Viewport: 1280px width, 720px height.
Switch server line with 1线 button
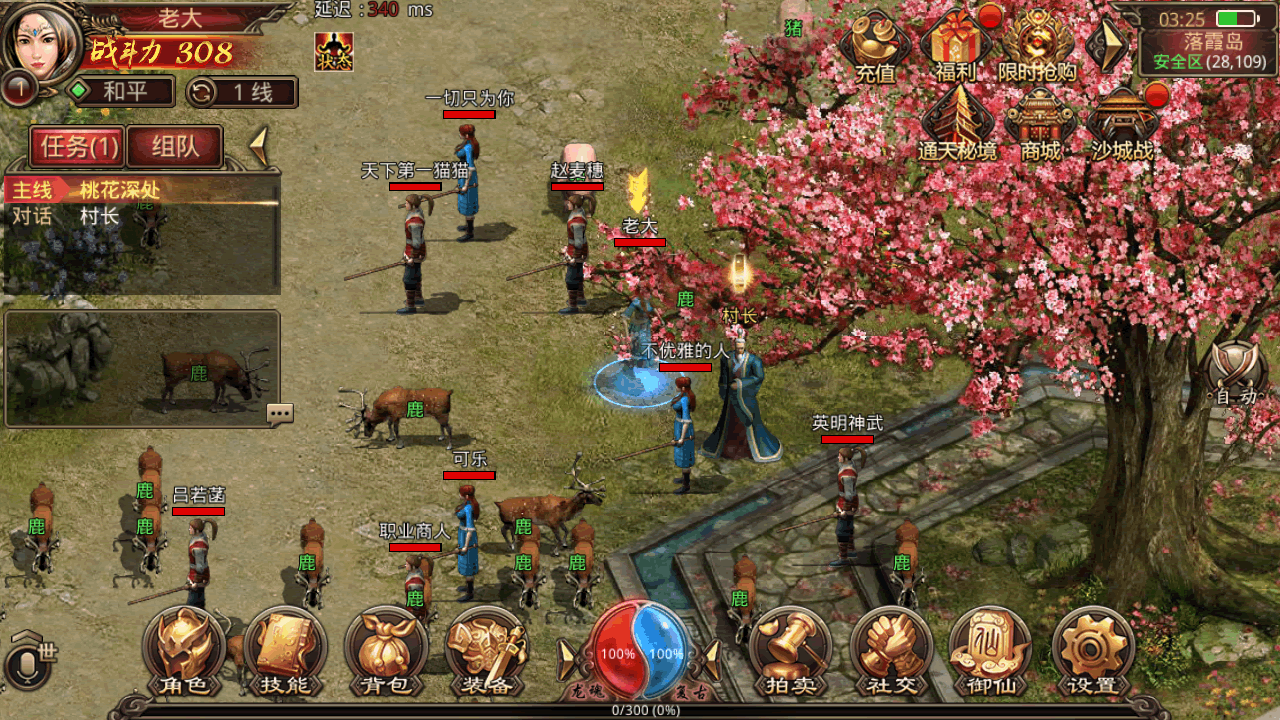(242, 92)
